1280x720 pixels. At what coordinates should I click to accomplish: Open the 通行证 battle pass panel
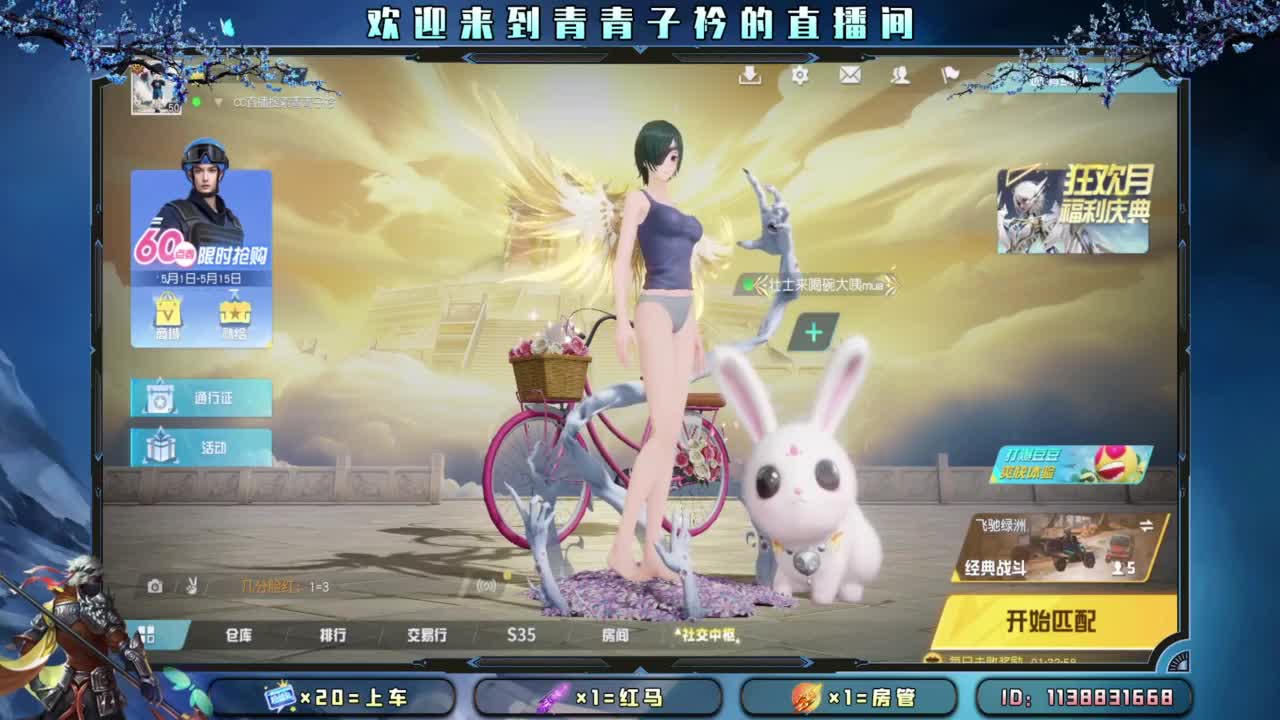click(199, 397)
